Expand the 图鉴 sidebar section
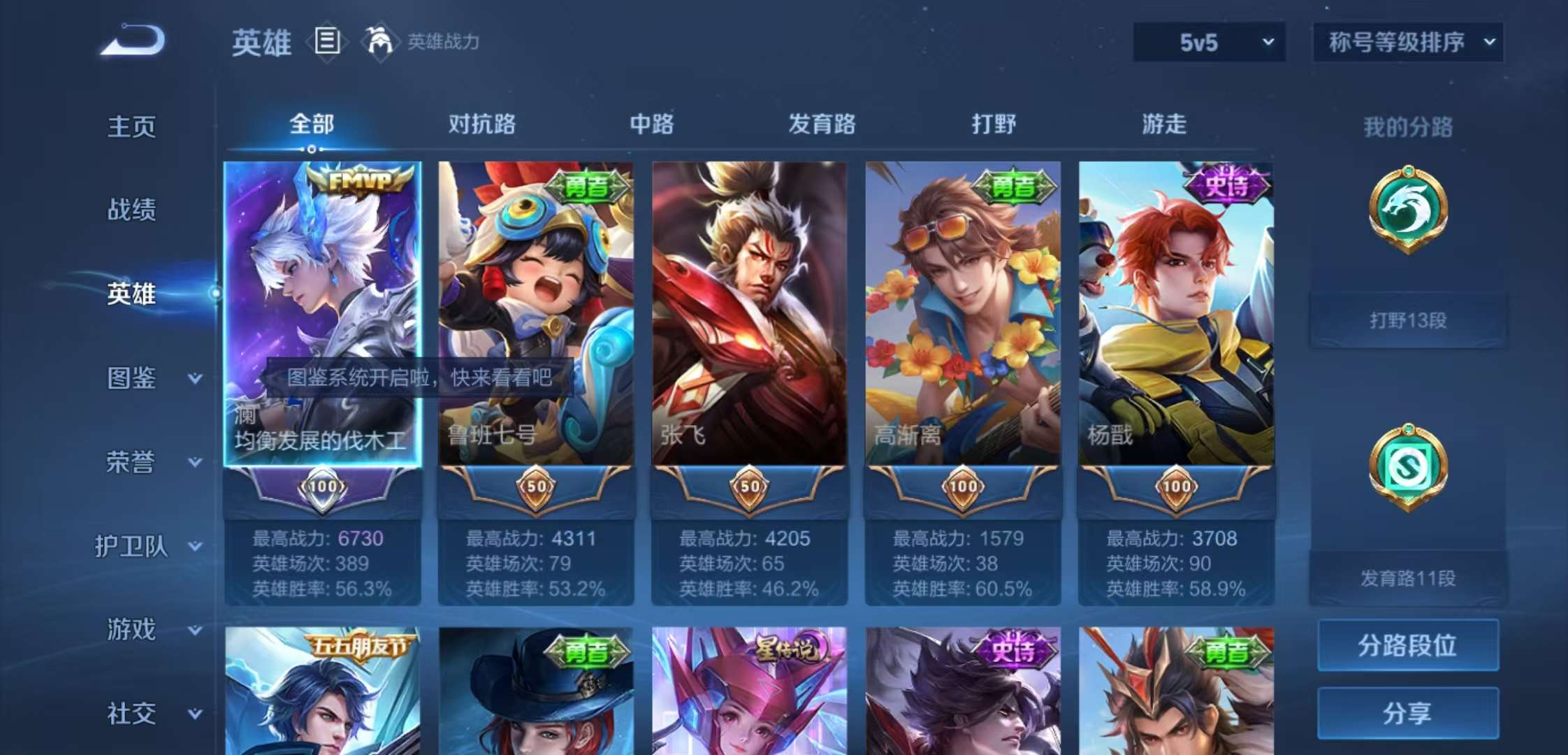The height and width of the screenshot is (755, 1568). 148,377
